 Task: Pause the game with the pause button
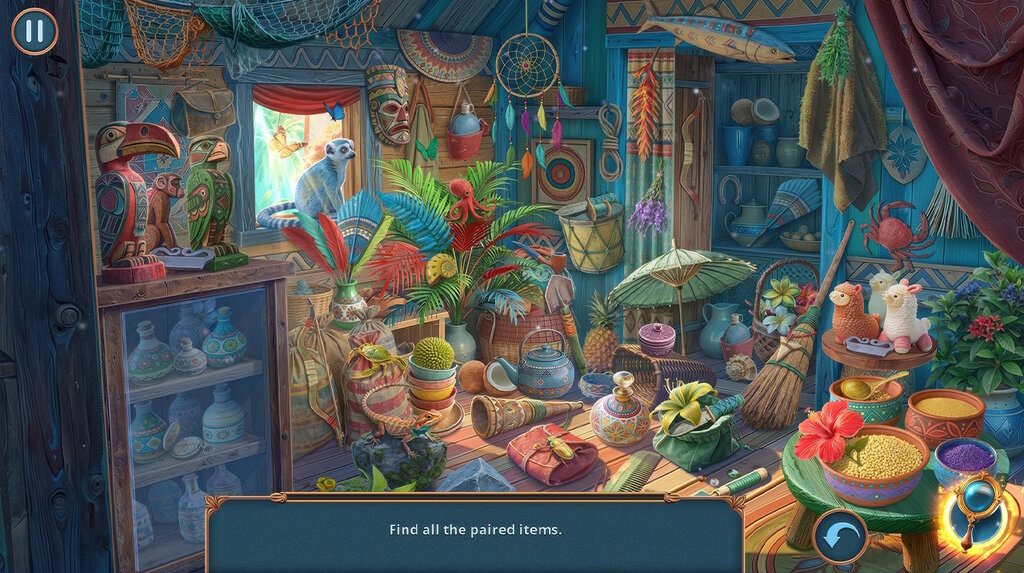click(x=35, y=30)
